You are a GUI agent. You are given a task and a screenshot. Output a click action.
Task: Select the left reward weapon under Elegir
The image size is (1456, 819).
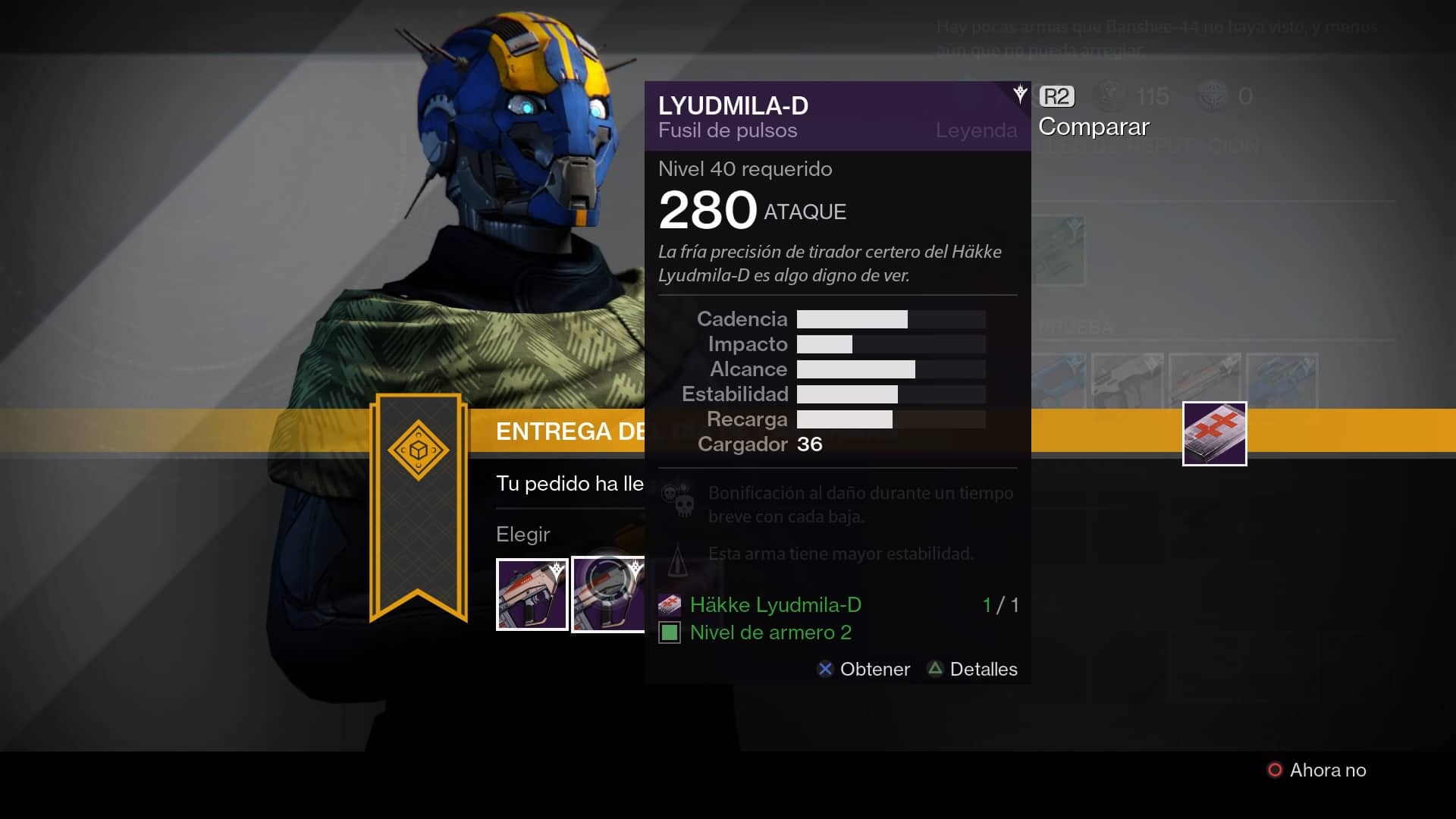point(532,595)
